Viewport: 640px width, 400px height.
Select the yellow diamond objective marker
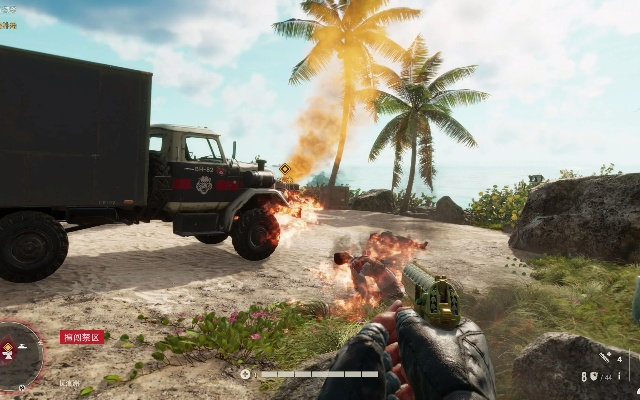pos(285,169)
